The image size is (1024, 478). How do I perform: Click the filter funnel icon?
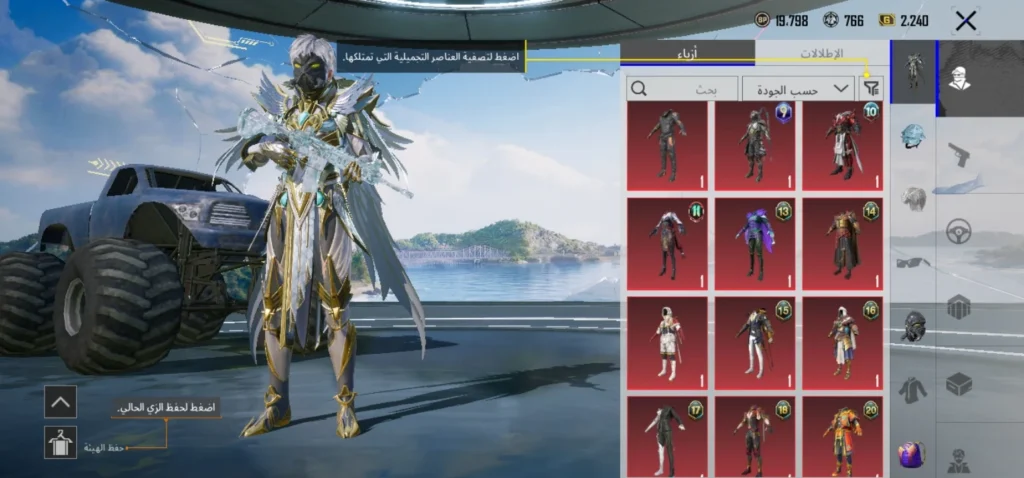pyautogui.click(x=871, y=89)
